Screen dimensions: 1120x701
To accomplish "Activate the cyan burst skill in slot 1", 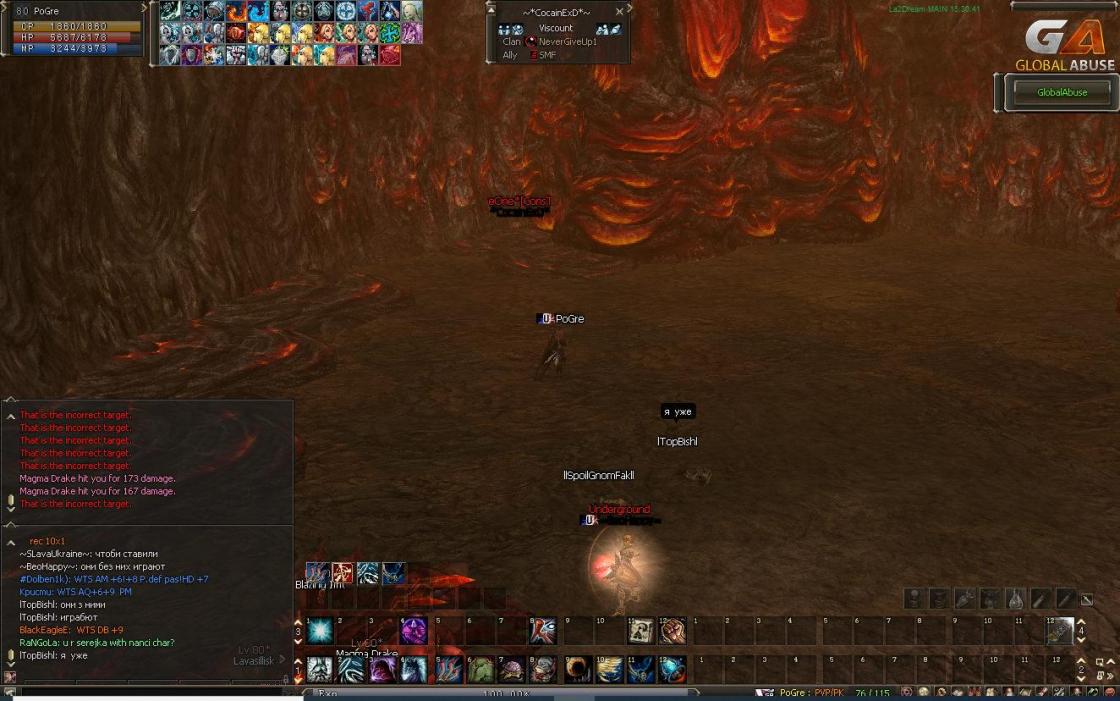I will 320,632.
